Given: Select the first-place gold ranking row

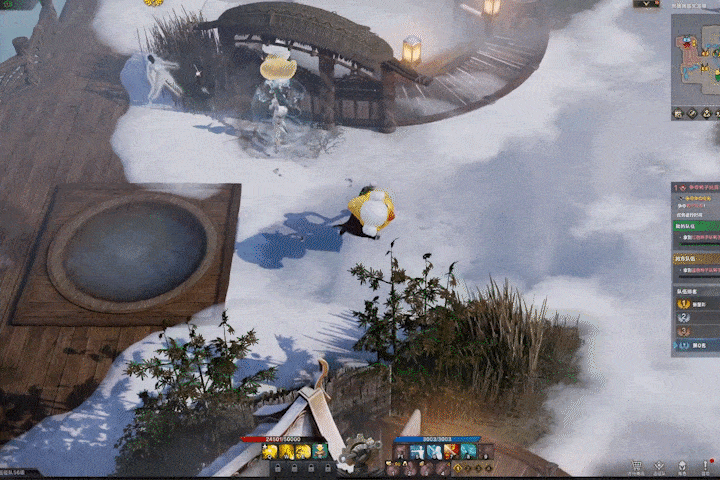Looking at the screenshot, I should click(696, 303).
